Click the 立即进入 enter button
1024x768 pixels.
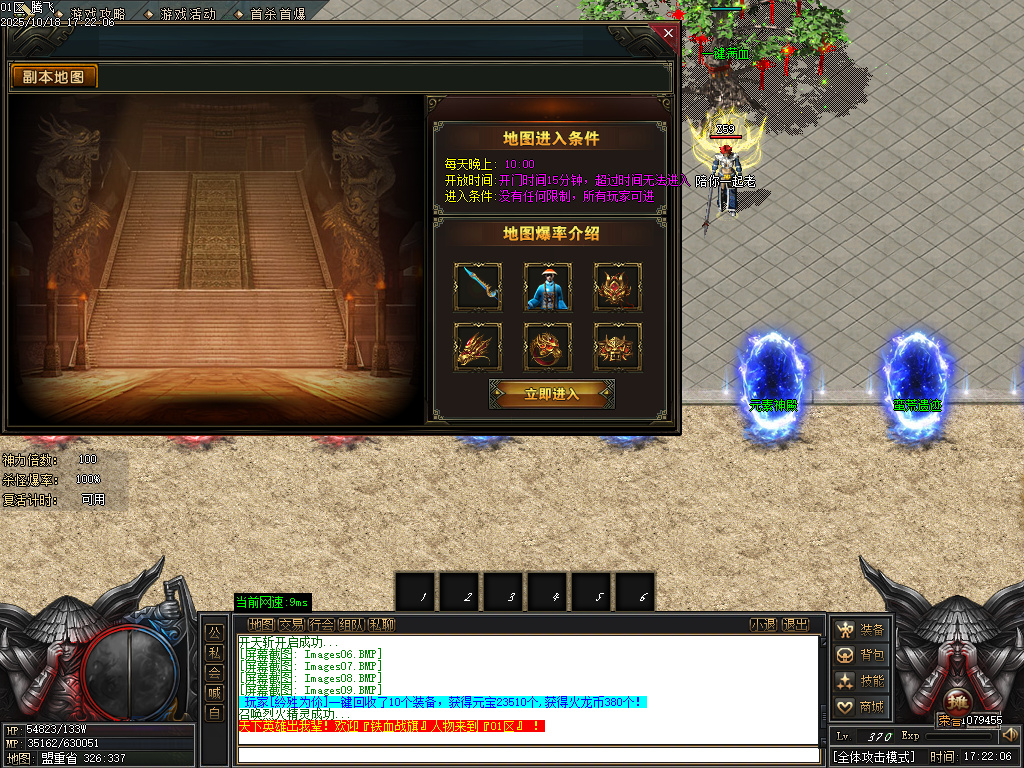point(552,393)
